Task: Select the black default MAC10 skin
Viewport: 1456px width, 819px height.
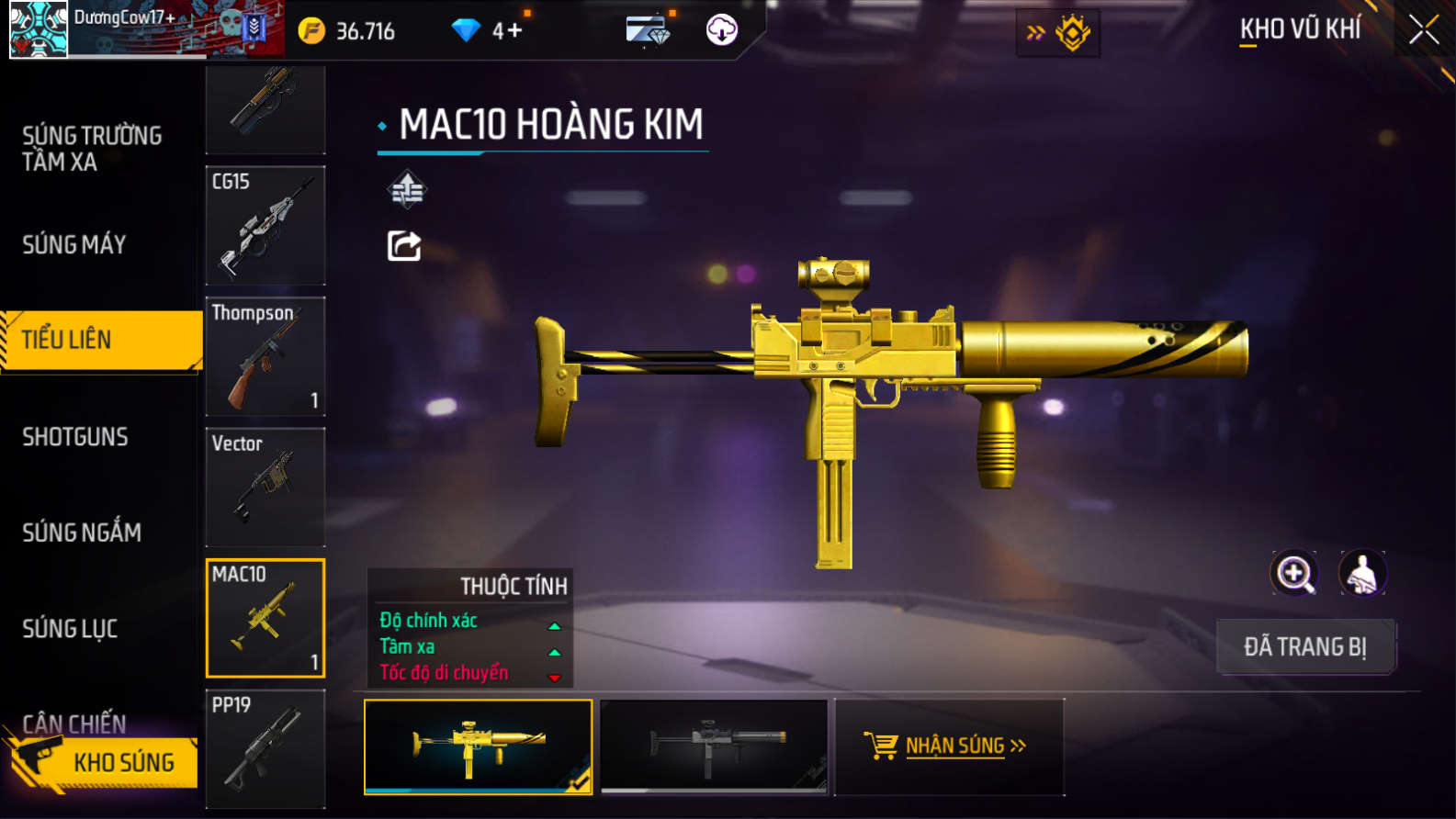Action: pyautogui.click(x=714, y=746)
